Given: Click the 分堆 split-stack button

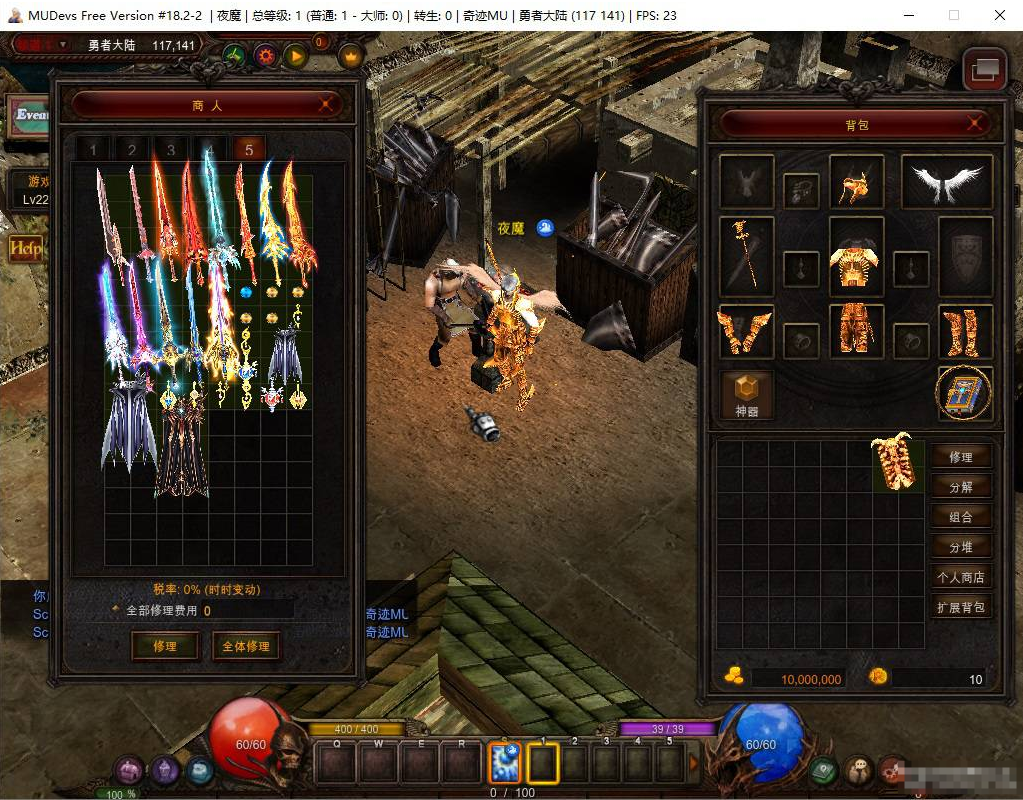Looking at the screenshot, I should (x=961, y=547).
